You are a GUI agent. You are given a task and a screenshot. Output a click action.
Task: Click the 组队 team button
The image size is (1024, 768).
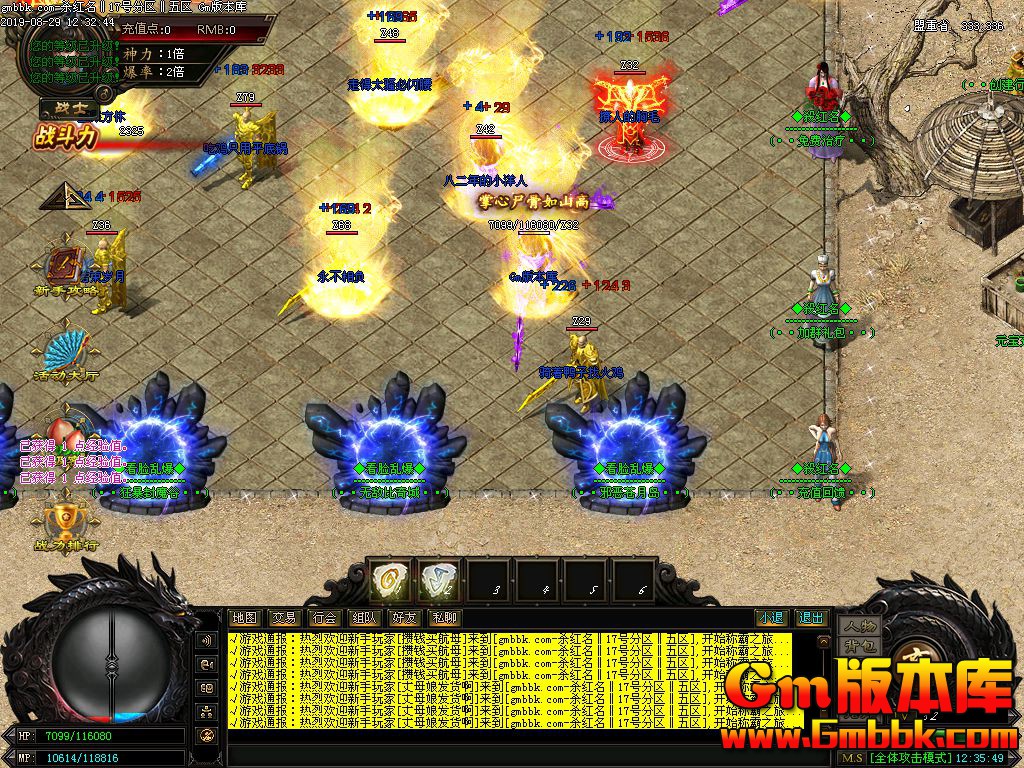tap(364, 618)
